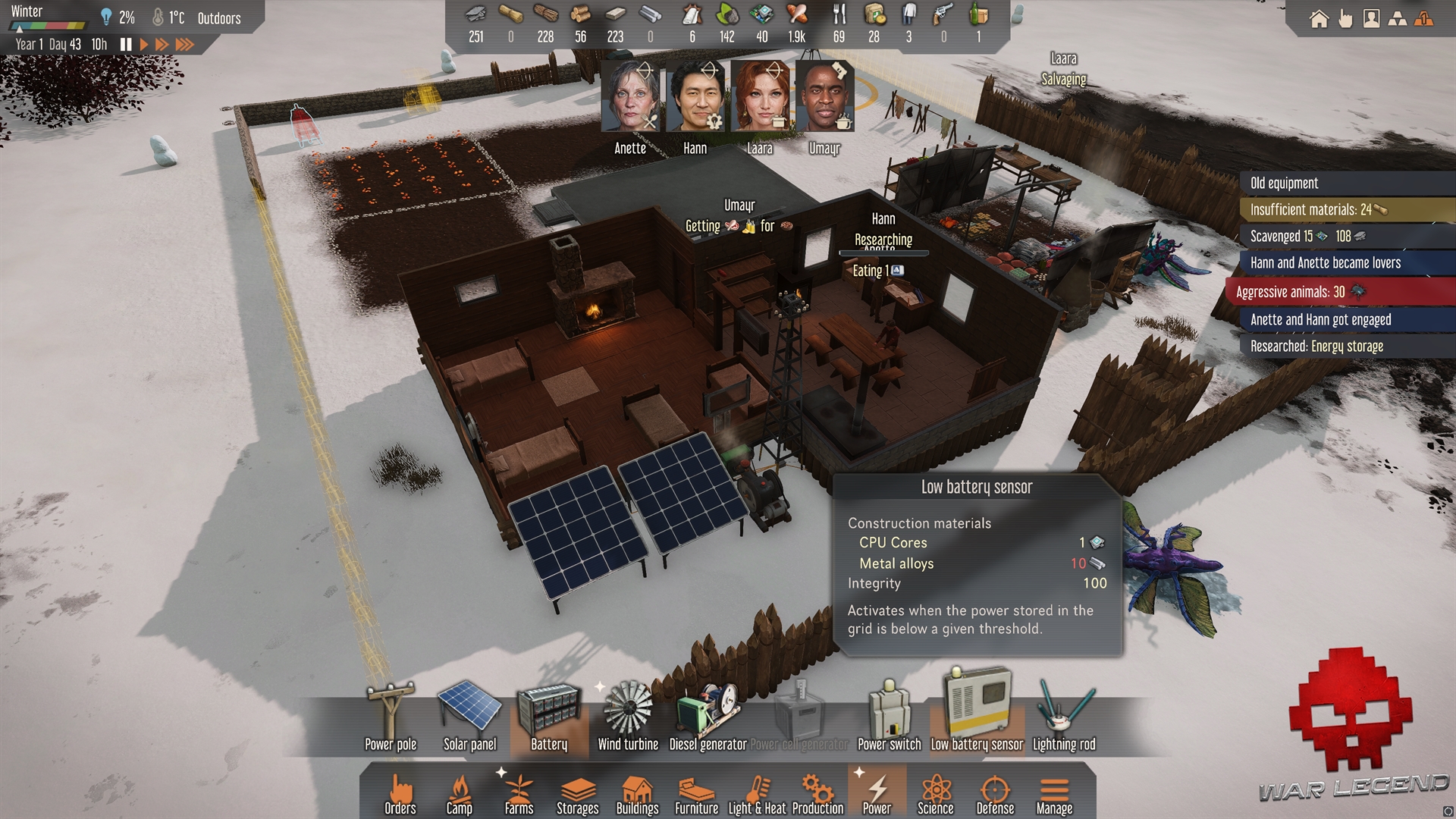Click the home icon in the top-right
Screen dimensions: 1456x819
pos(1319,19)
